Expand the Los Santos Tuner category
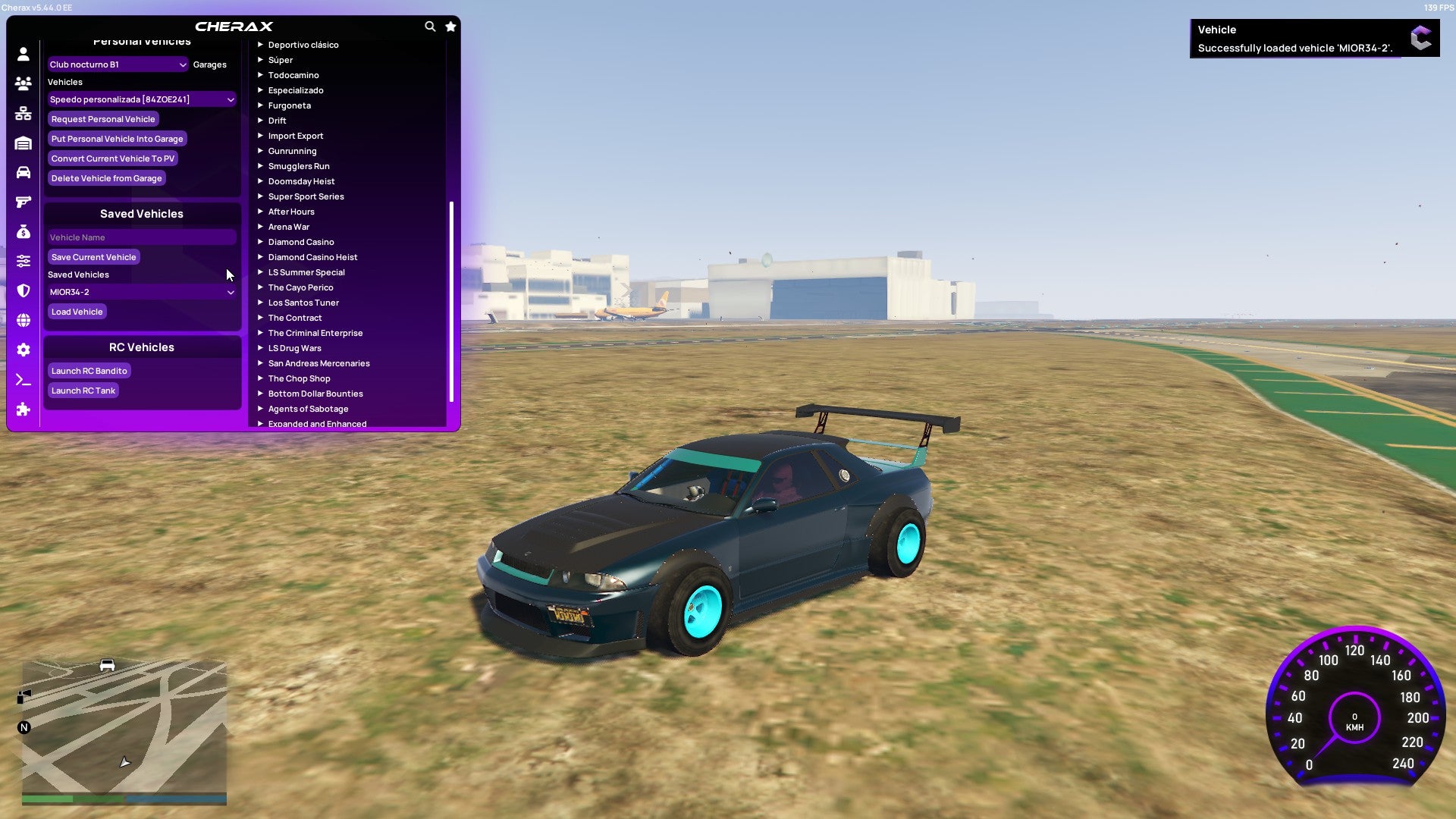This screenshot has width=1456, height=819. click(303, 302)
